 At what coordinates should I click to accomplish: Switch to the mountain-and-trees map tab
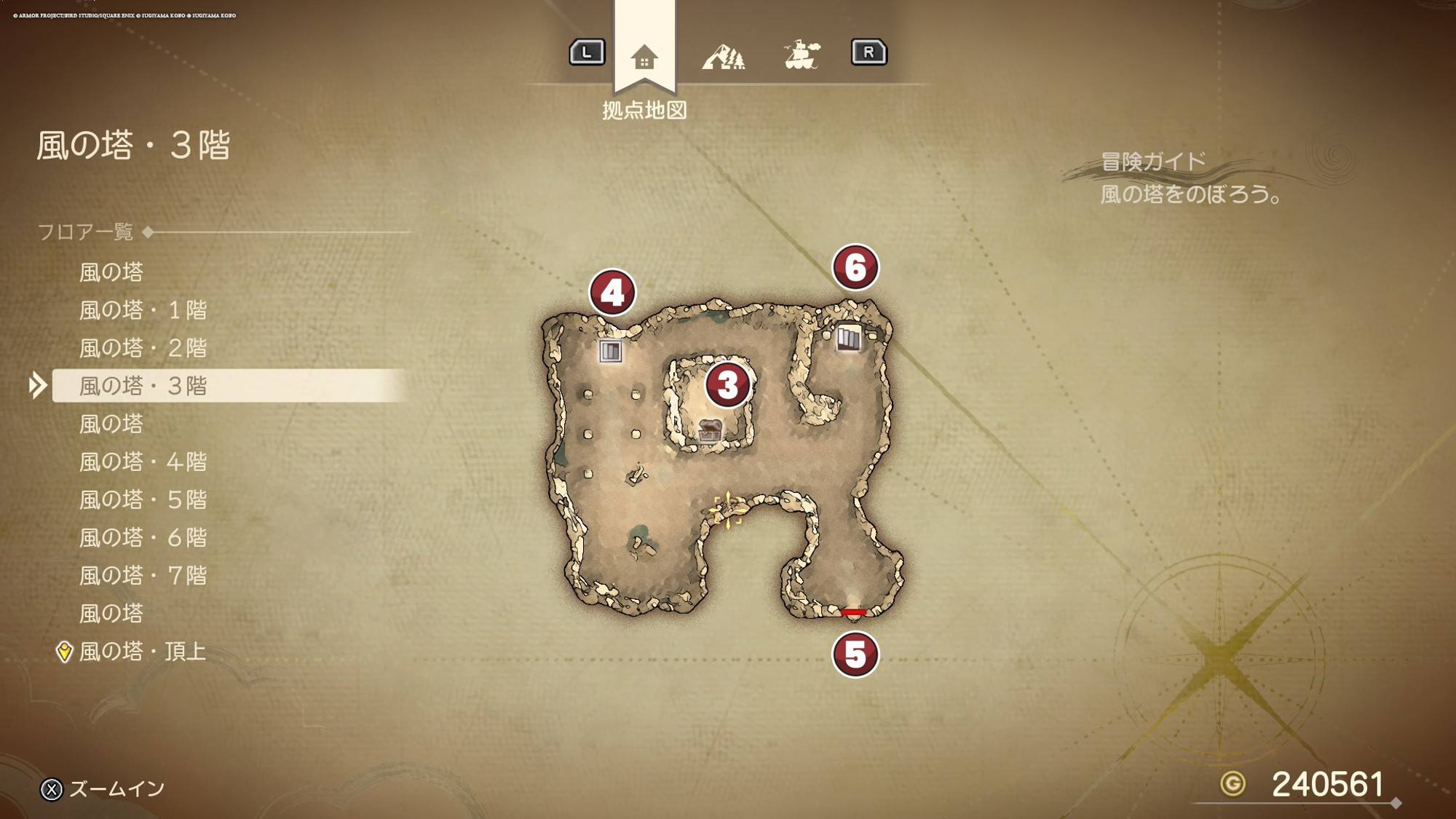pyautogui.click(x=723, y=55)
